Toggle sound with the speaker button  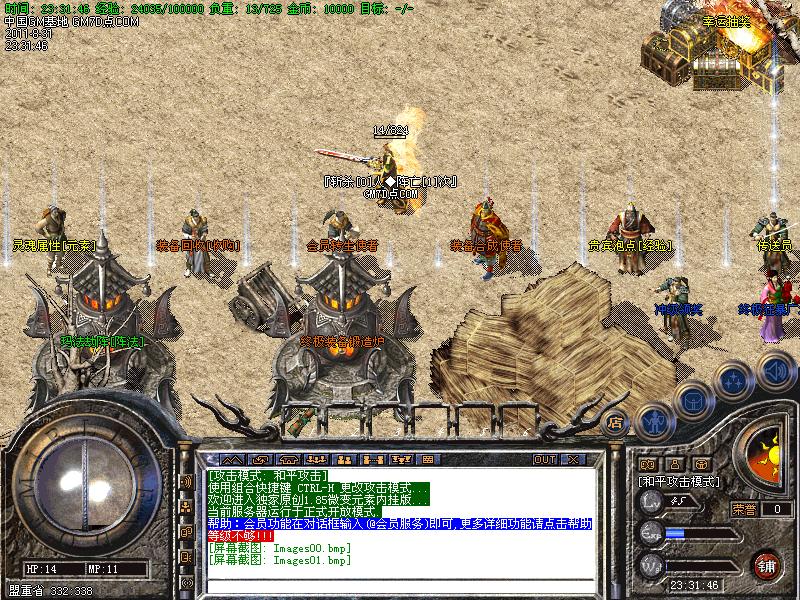(775, 372)
